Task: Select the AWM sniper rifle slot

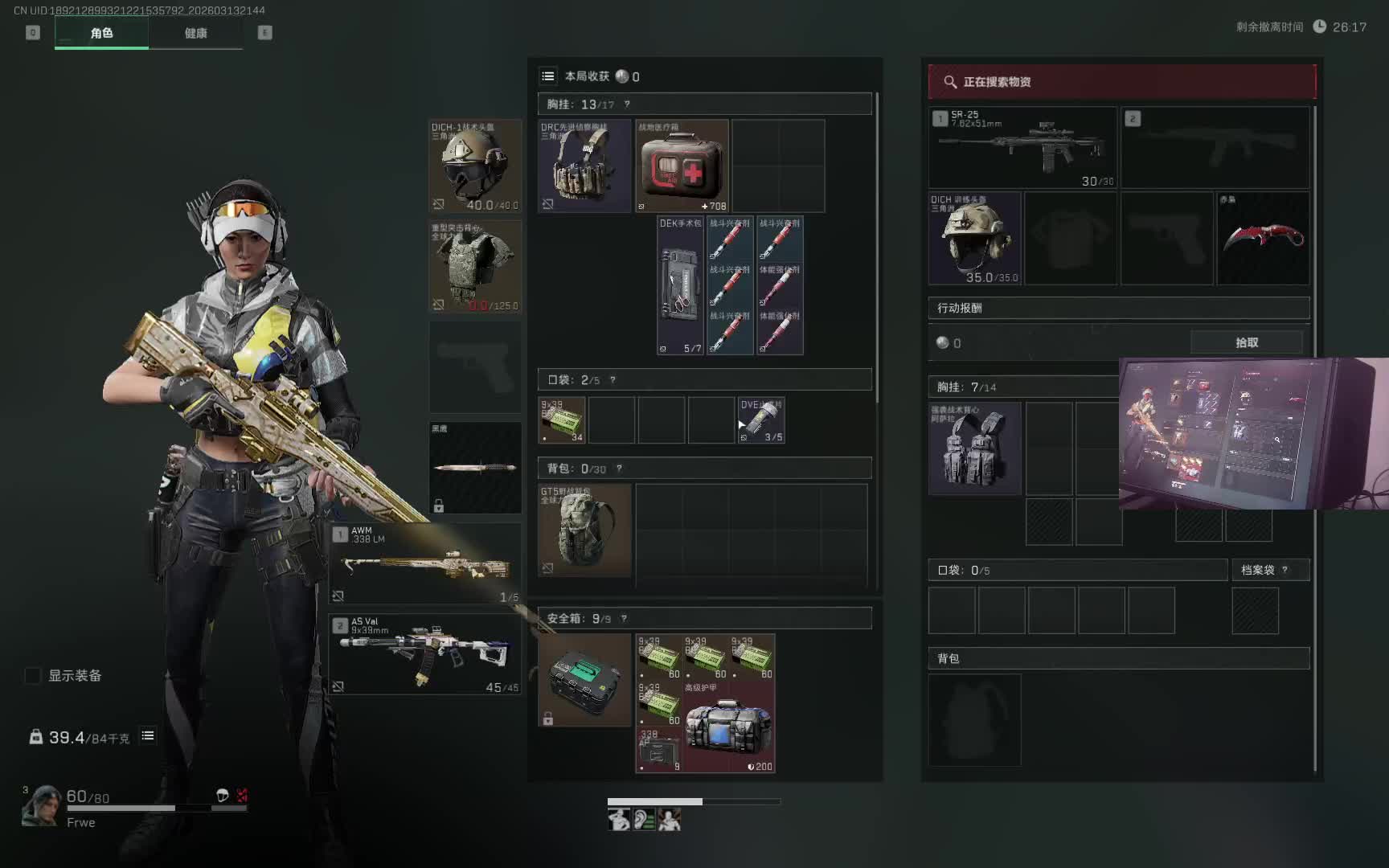Action: point(424,563)
